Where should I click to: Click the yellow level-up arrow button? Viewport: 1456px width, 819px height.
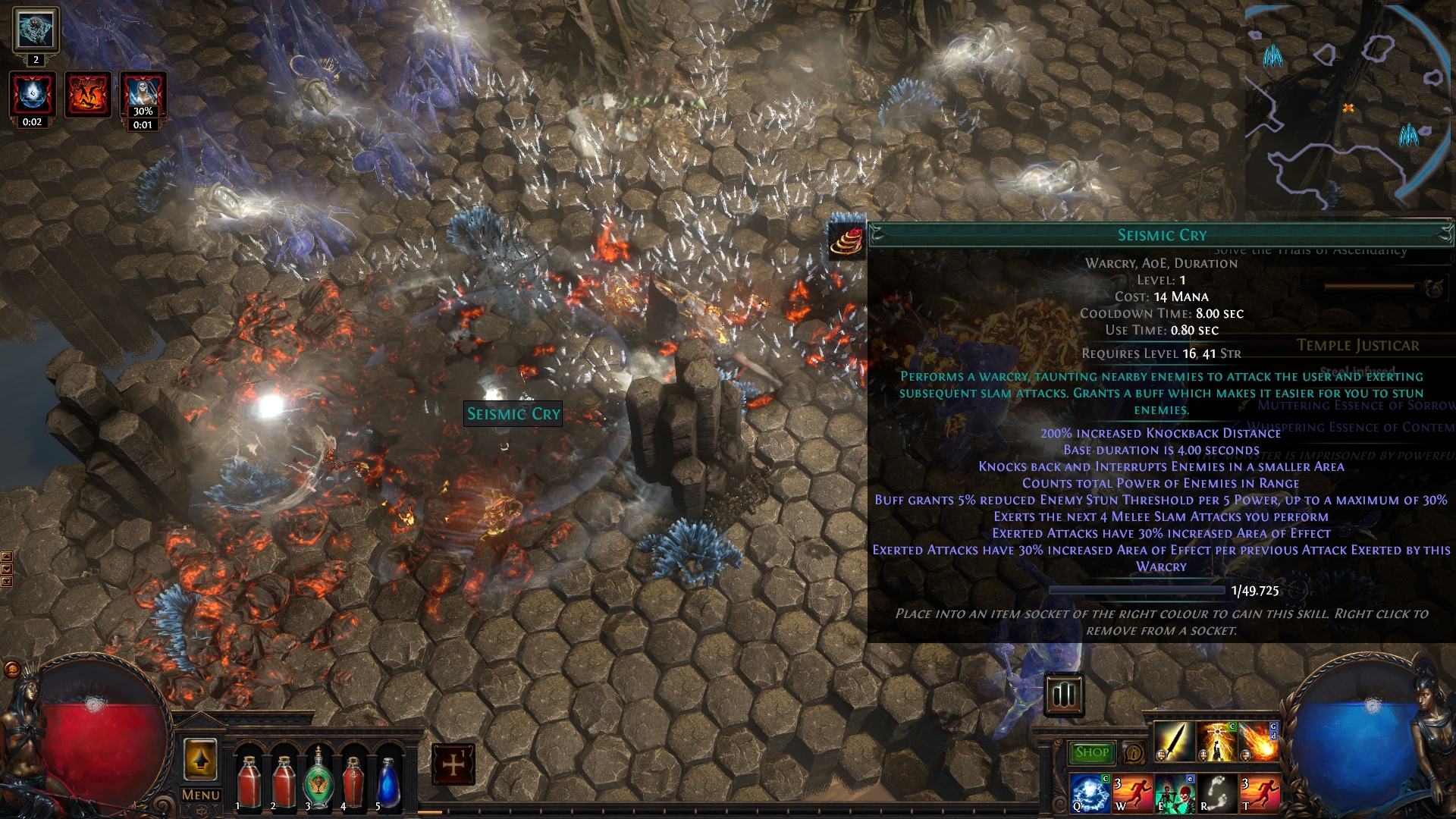[200, 760]
